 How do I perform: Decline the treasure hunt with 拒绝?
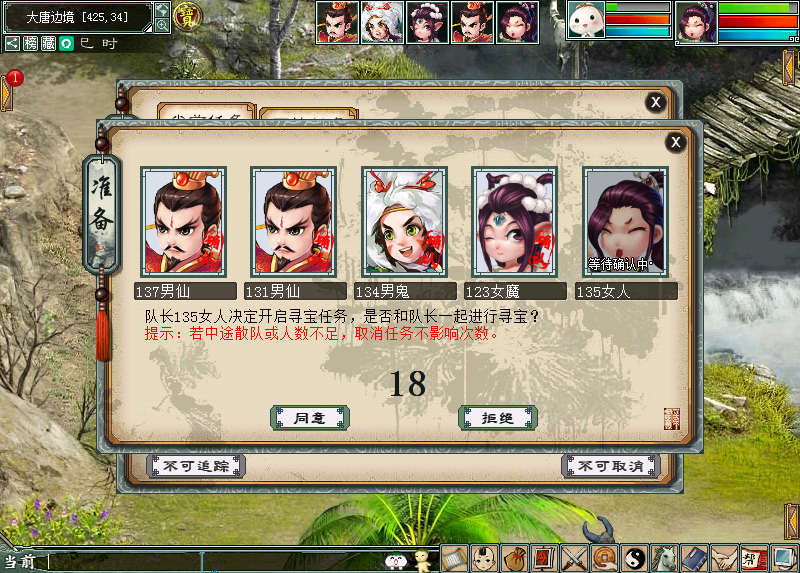497,417
